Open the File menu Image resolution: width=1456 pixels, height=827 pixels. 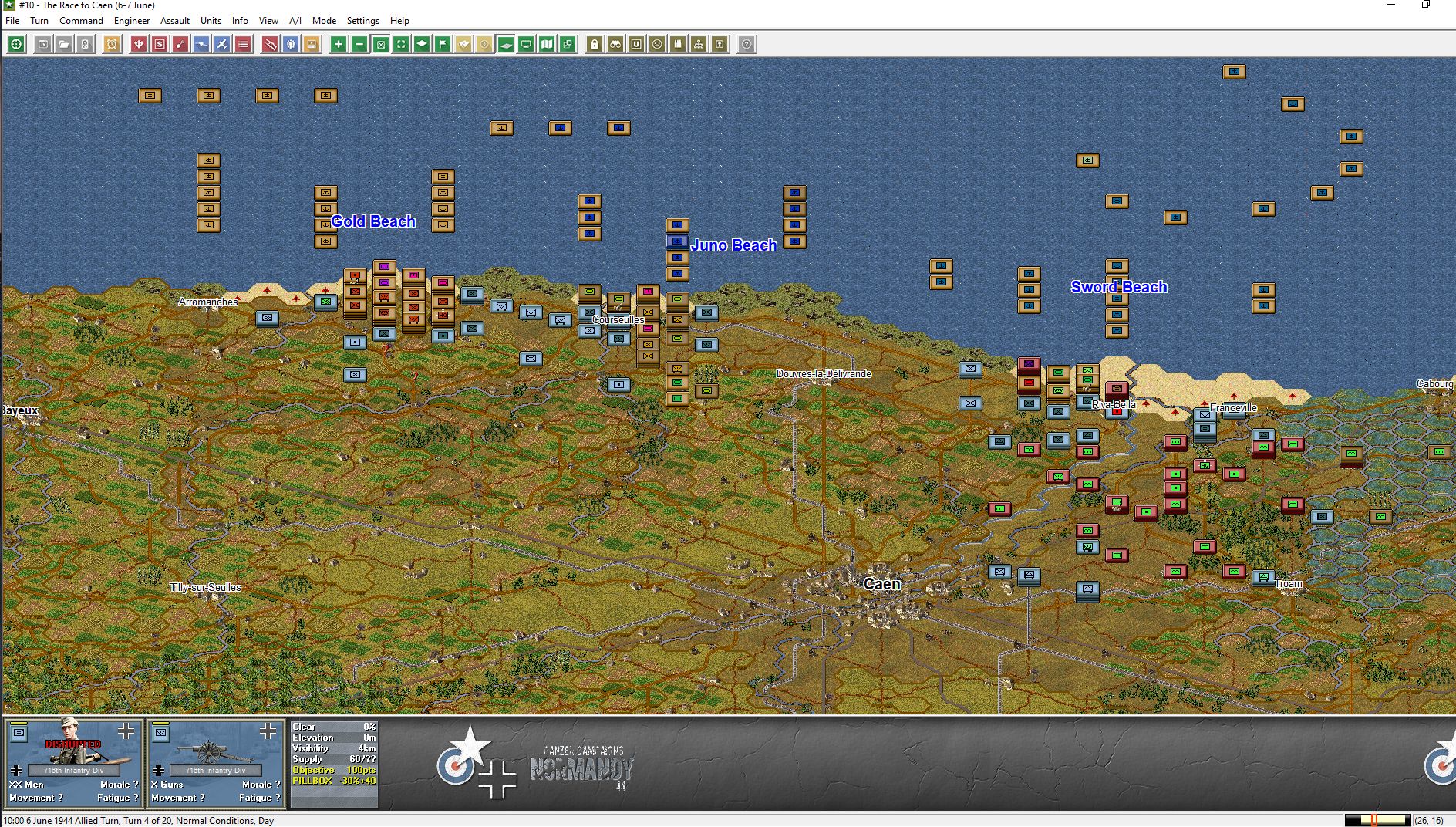click(12, 21)
